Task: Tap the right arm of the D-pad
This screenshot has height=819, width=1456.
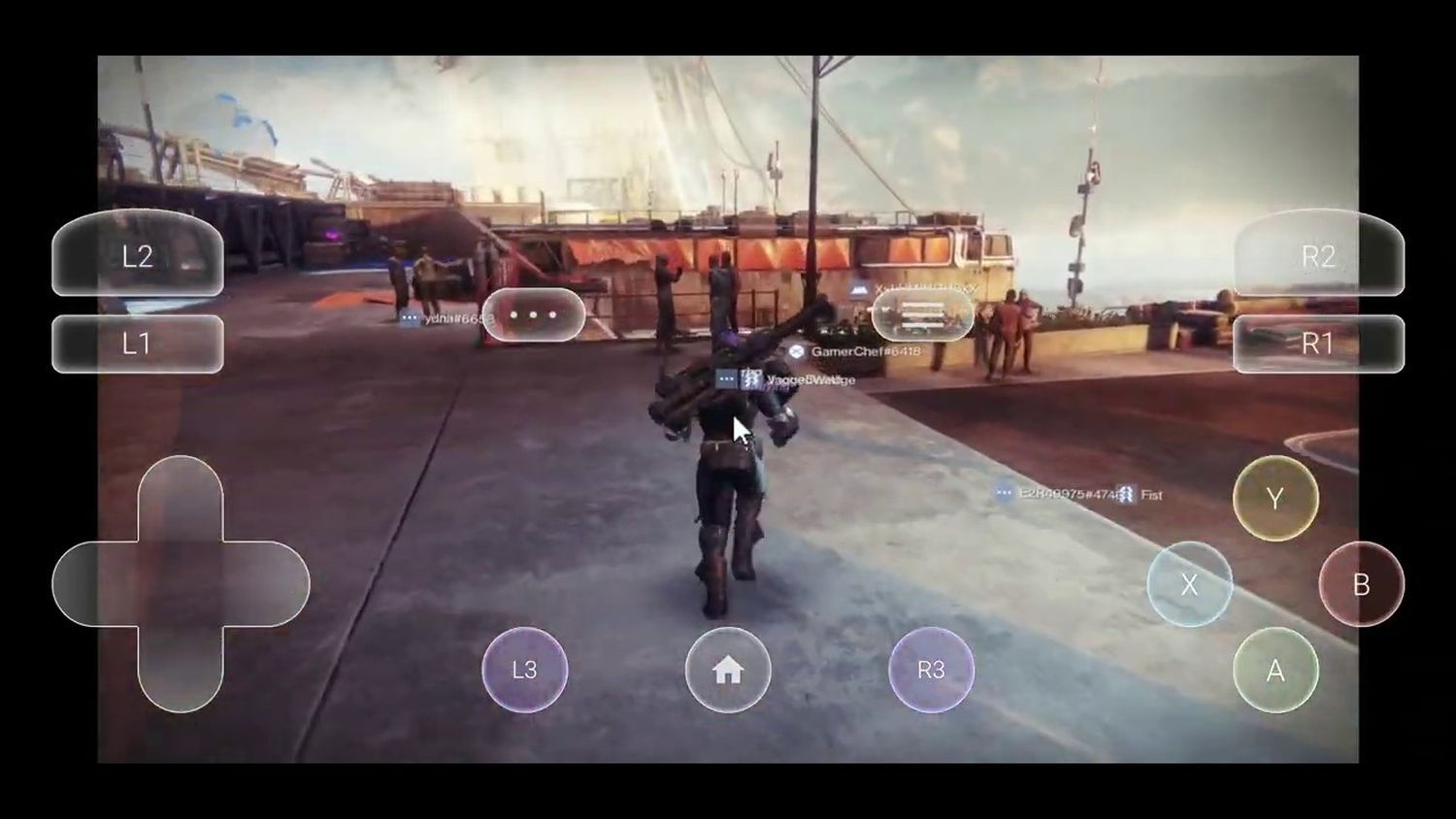Action: (x=265, y=584)
